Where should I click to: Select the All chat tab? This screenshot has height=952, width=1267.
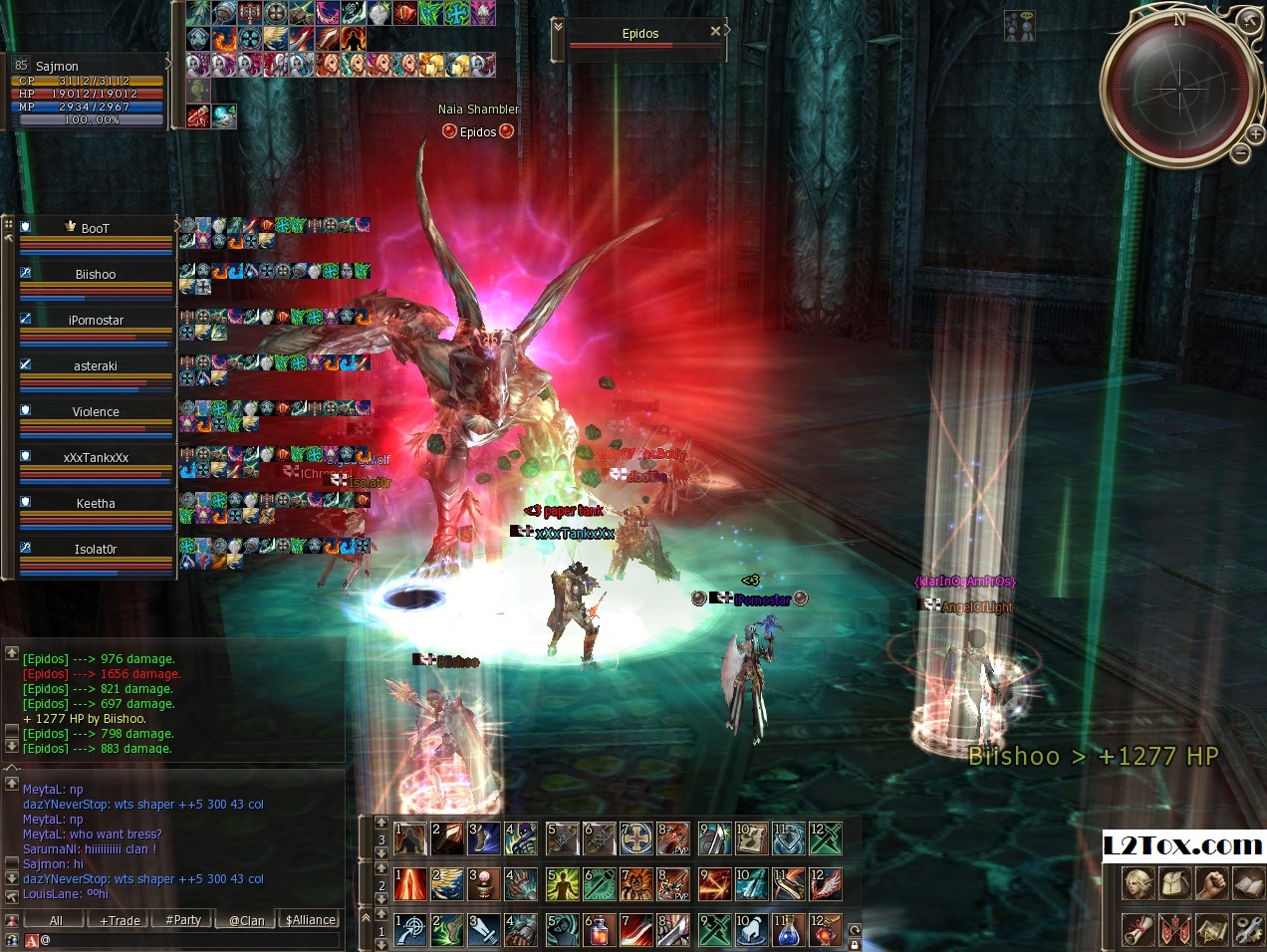[x=56, y=921]
